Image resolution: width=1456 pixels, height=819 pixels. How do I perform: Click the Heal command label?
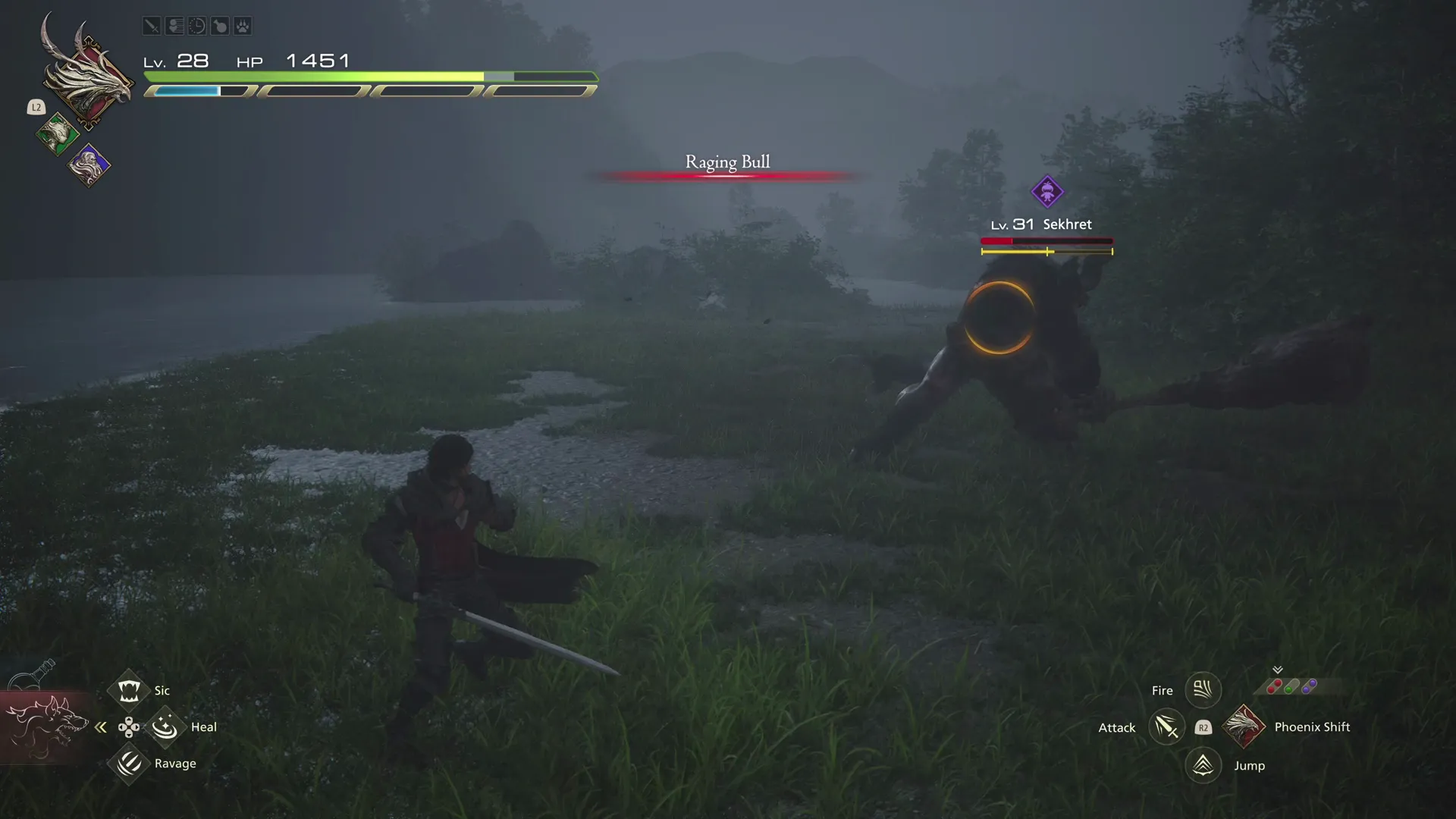[x=203, y=726]
